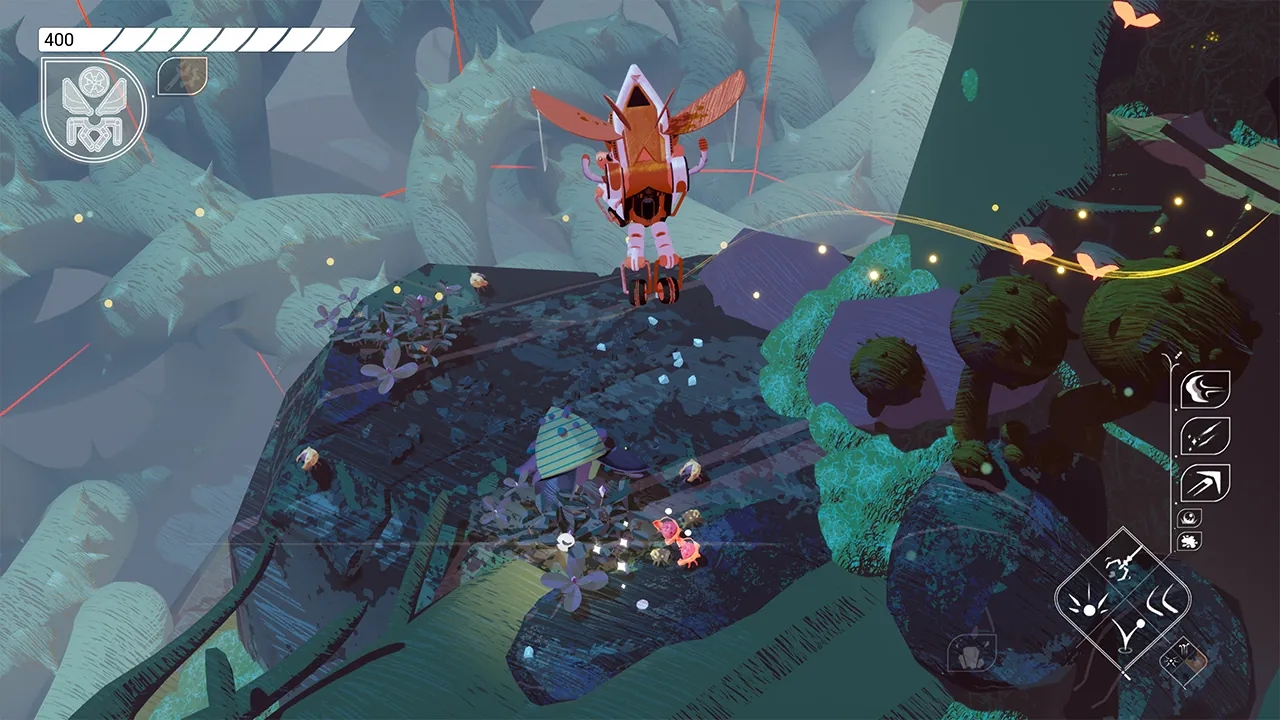Select the slipstream quadrant with curved lines
The width and height of the screenshot is (1280, 720).
coord(1161,601)
